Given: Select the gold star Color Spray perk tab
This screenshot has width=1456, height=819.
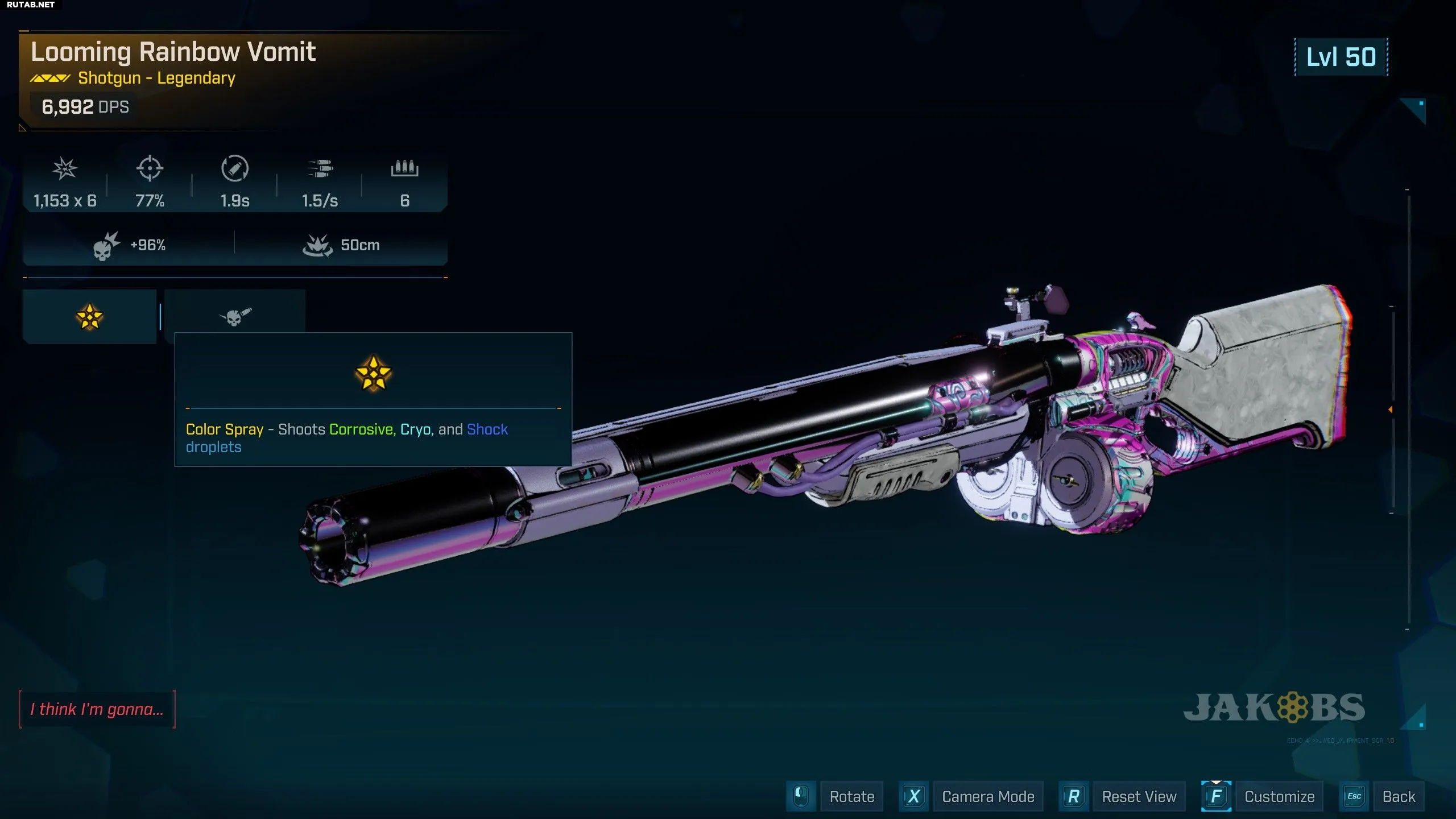Looking at the screenshot, I should (x=89, y=317).
